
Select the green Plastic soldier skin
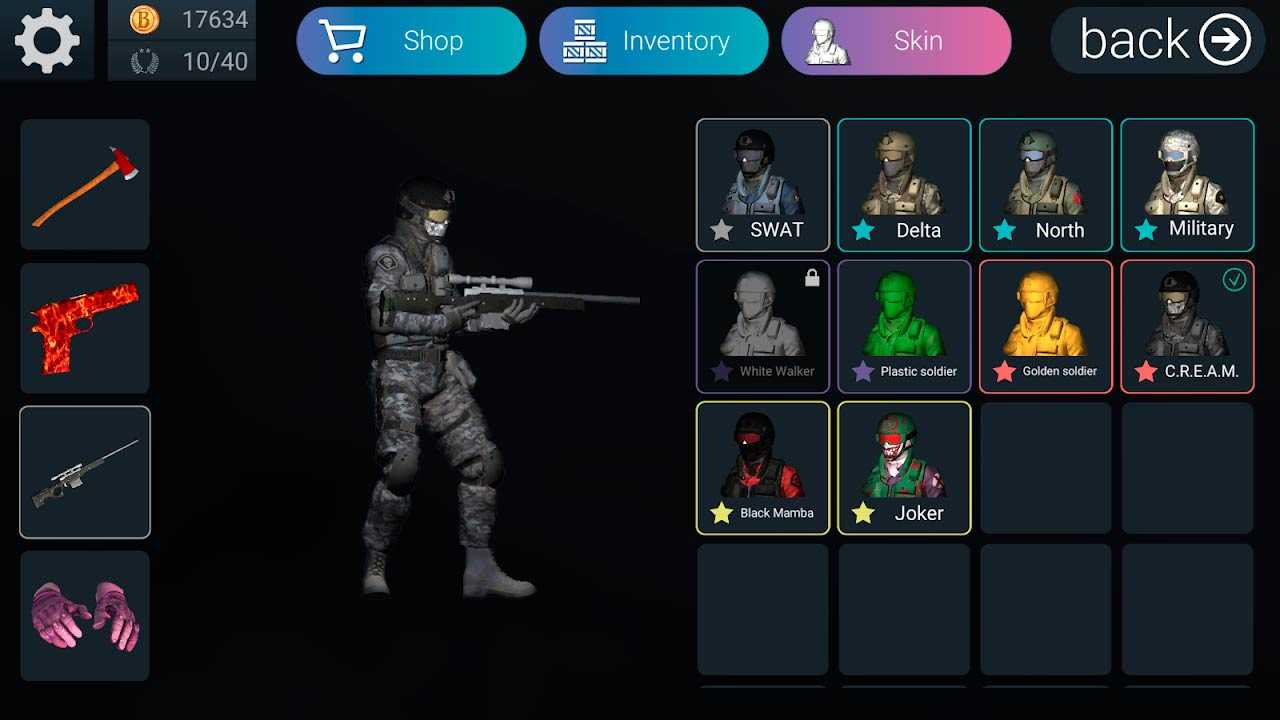pyautogui.click(x=904, y=326)
